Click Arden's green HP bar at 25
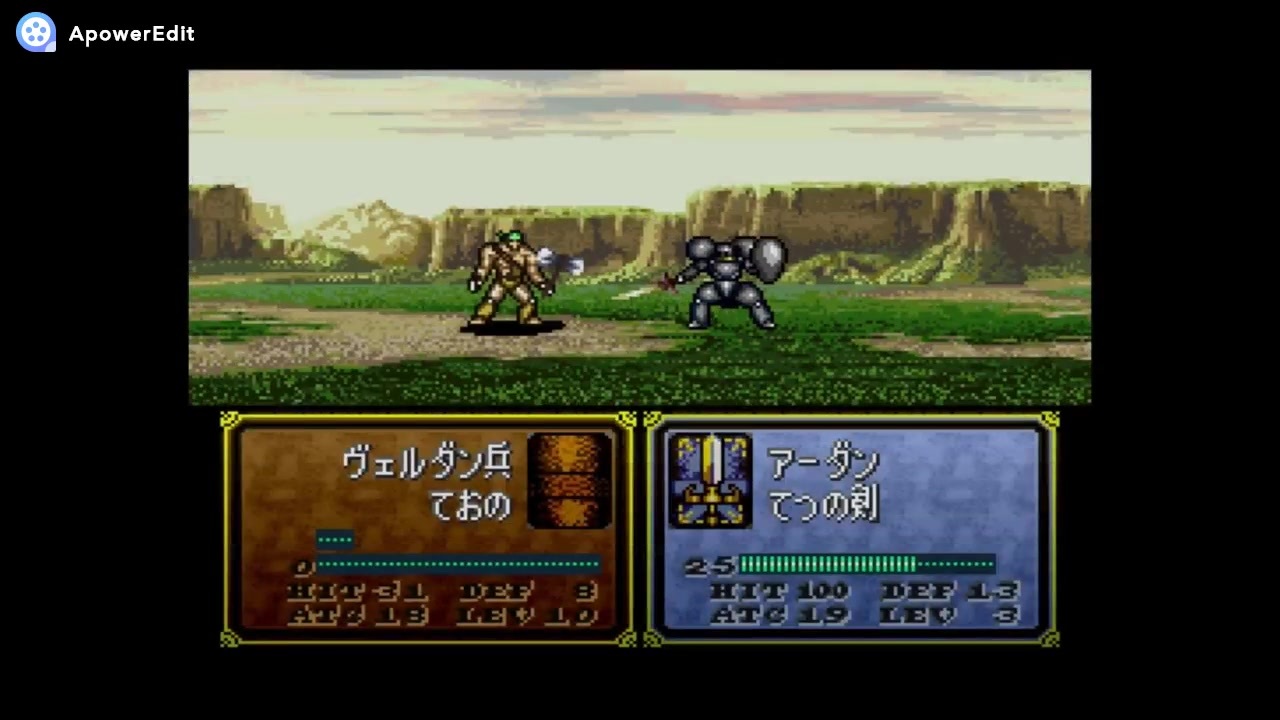This screenshot has width=1280, height=720. tap(825, 564)
